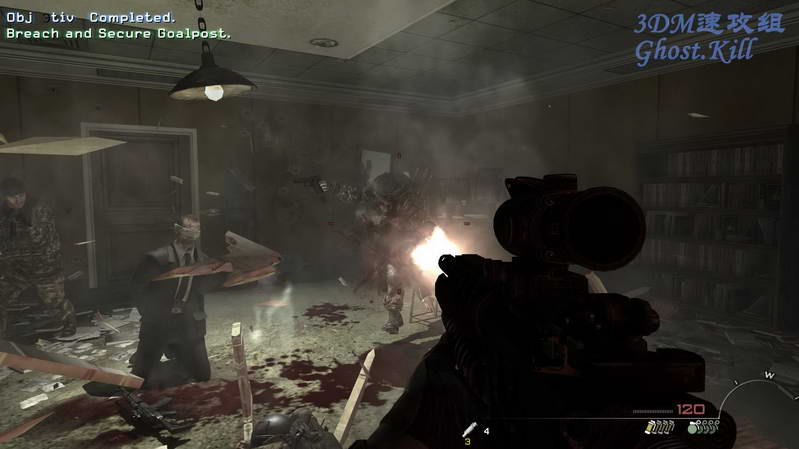Screen dimensions: 799x449
Task: Click the Breach and Secure Goalpost objective text
Action: 119,33
